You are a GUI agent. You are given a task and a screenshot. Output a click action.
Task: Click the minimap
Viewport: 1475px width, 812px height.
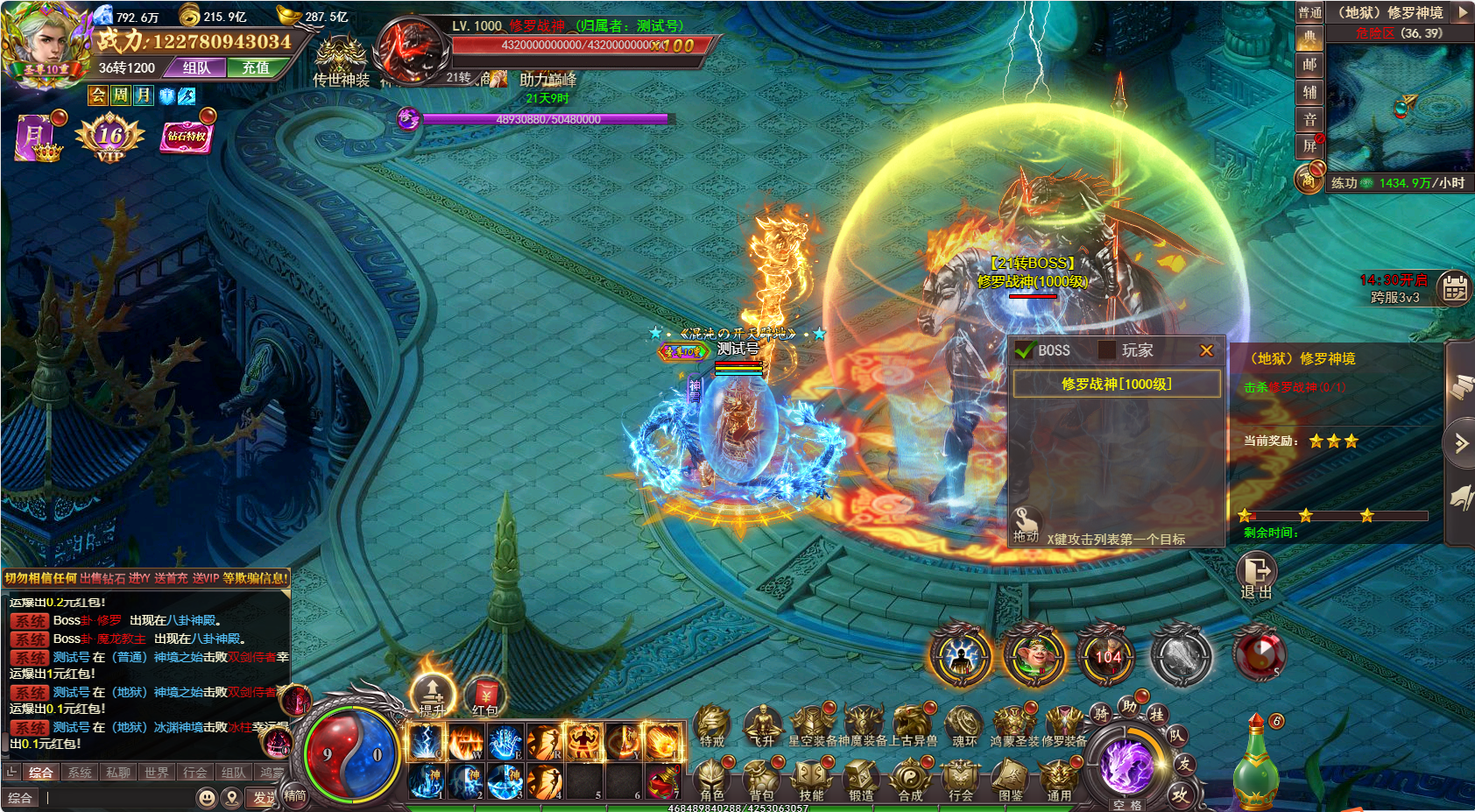[1400, 105]
